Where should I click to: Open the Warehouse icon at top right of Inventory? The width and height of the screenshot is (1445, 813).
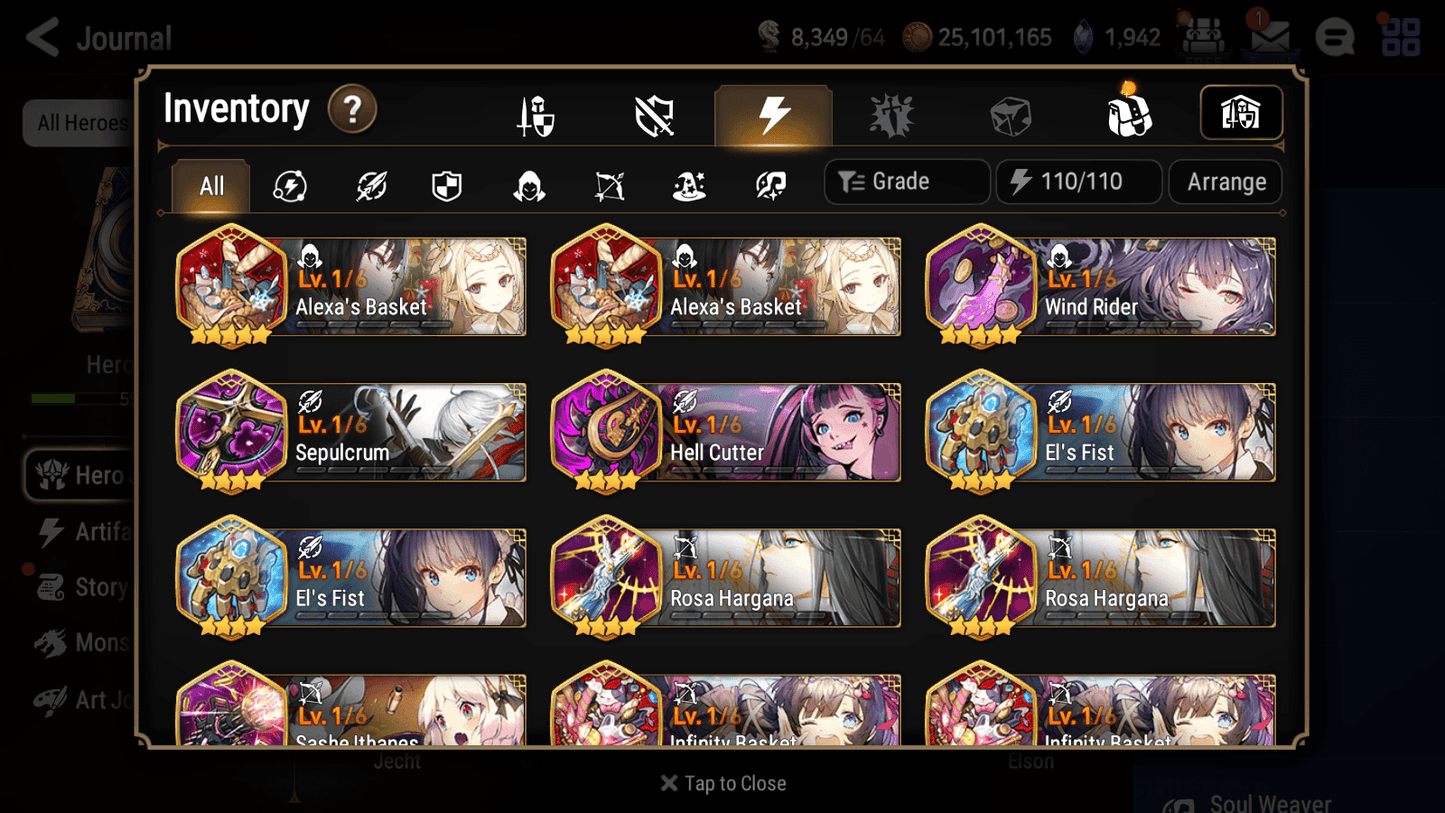[x=1241, y=112]
